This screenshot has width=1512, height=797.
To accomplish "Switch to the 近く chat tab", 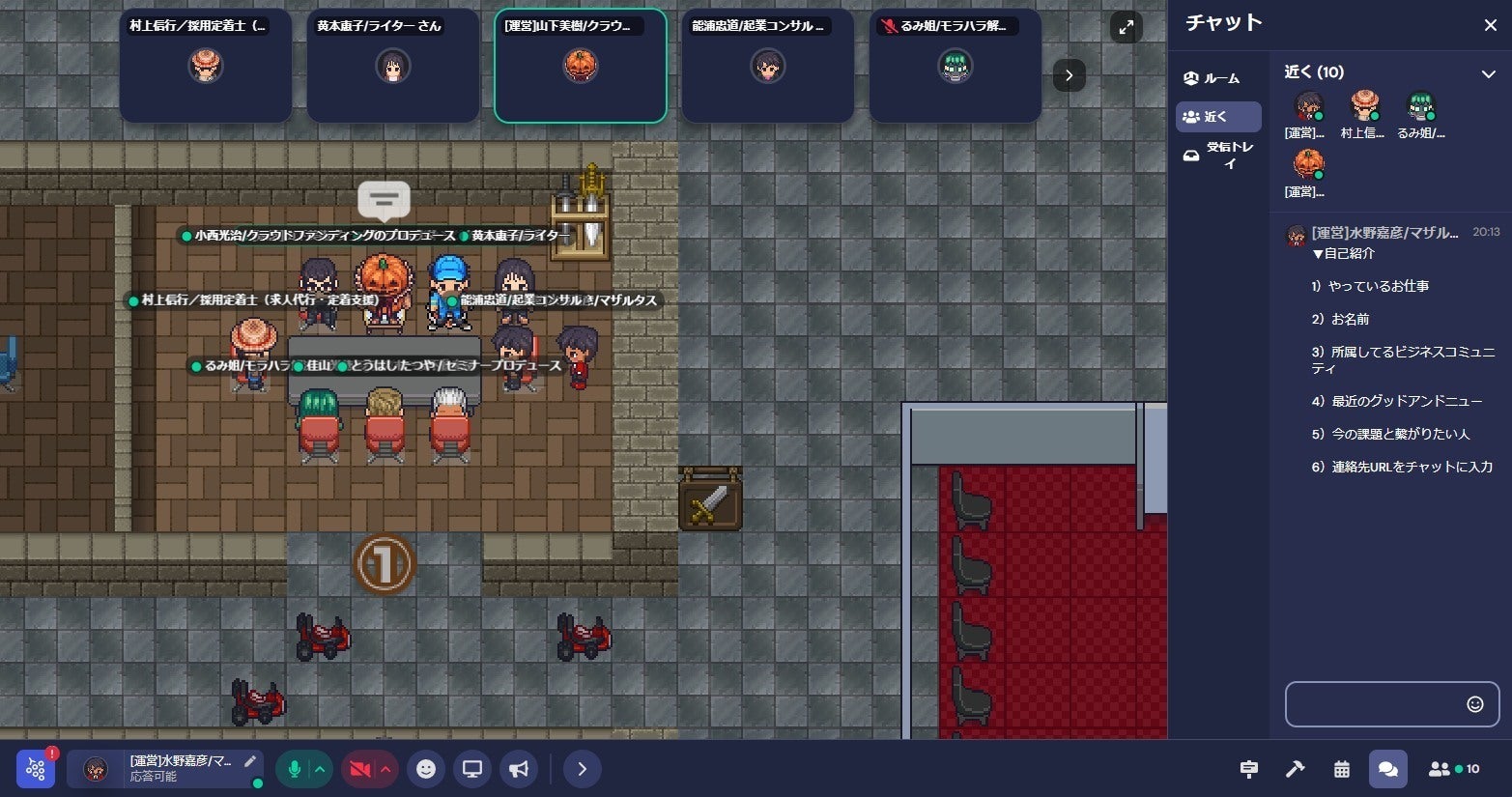I will point(1218,117).
